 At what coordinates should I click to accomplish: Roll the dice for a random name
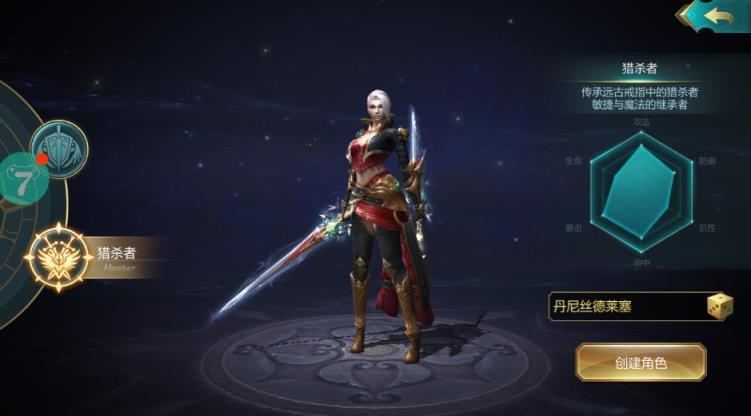(x=720, y=306)
